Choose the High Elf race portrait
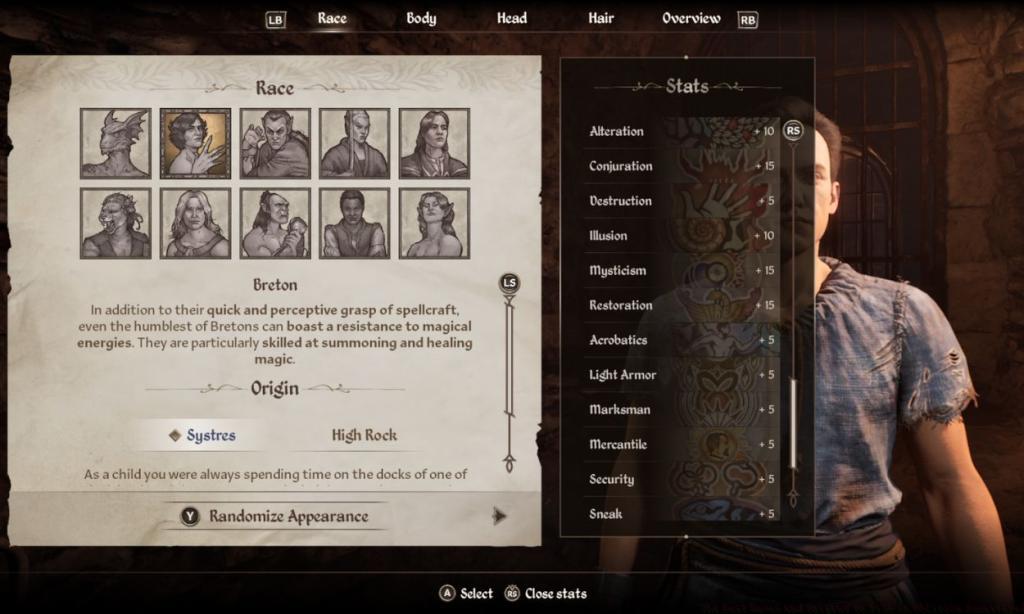 (x=354, y=143)
